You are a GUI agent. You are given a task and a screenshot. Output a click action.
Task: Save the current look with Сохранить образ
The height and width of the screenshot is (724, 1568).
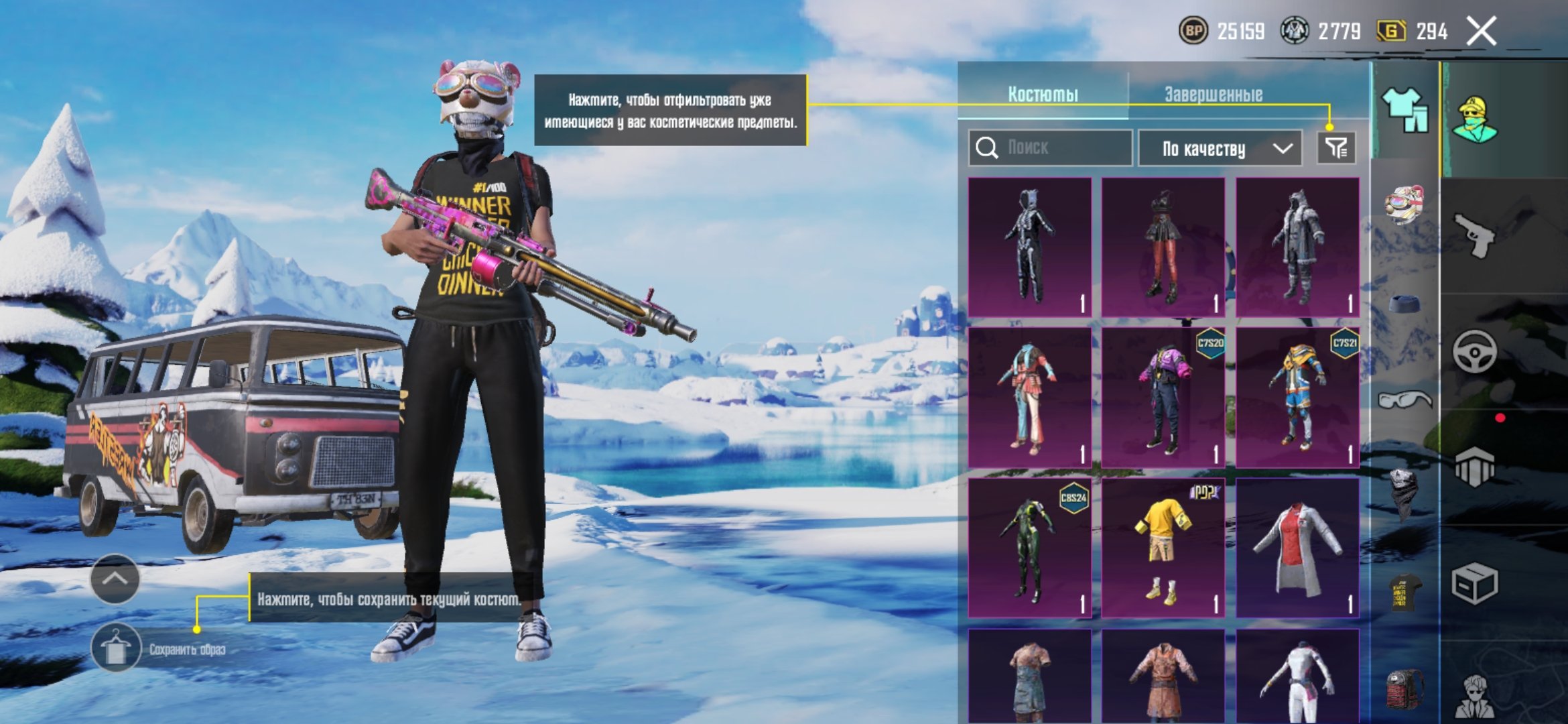116,648
